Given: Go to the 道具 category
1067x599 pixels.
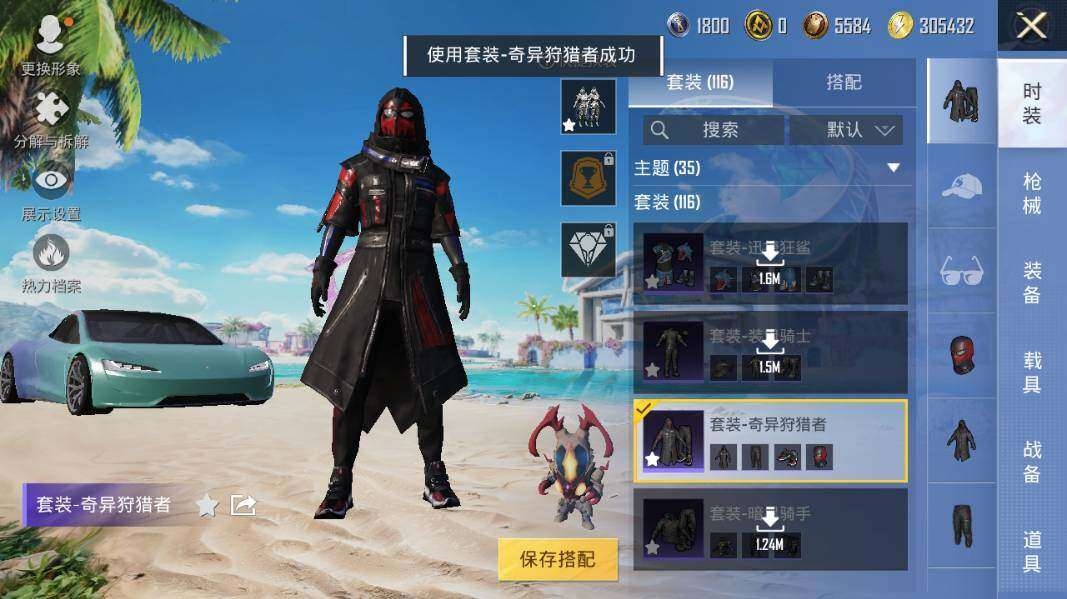Looking at the screenshot, I should coord(1032,551).
